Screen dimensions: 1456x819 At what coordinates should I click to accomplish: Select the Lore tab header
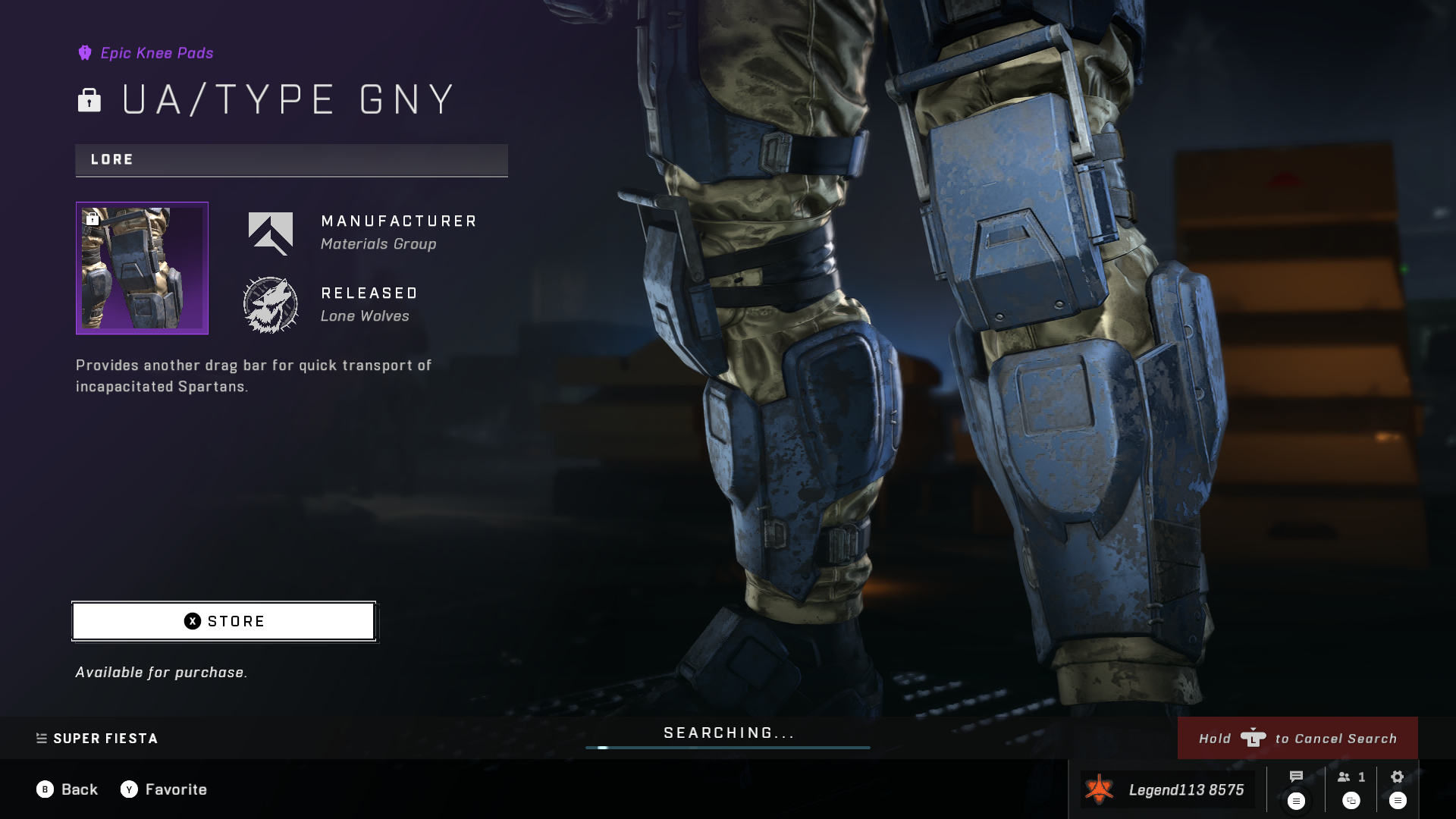(291, 160)
